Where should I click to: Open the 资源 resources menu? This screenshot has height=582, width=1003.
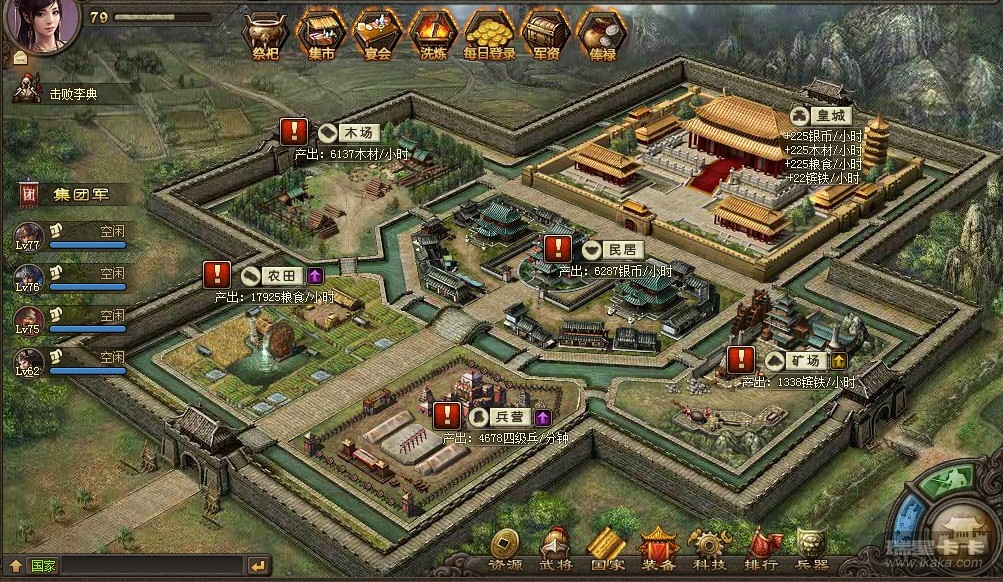(504, 548)
